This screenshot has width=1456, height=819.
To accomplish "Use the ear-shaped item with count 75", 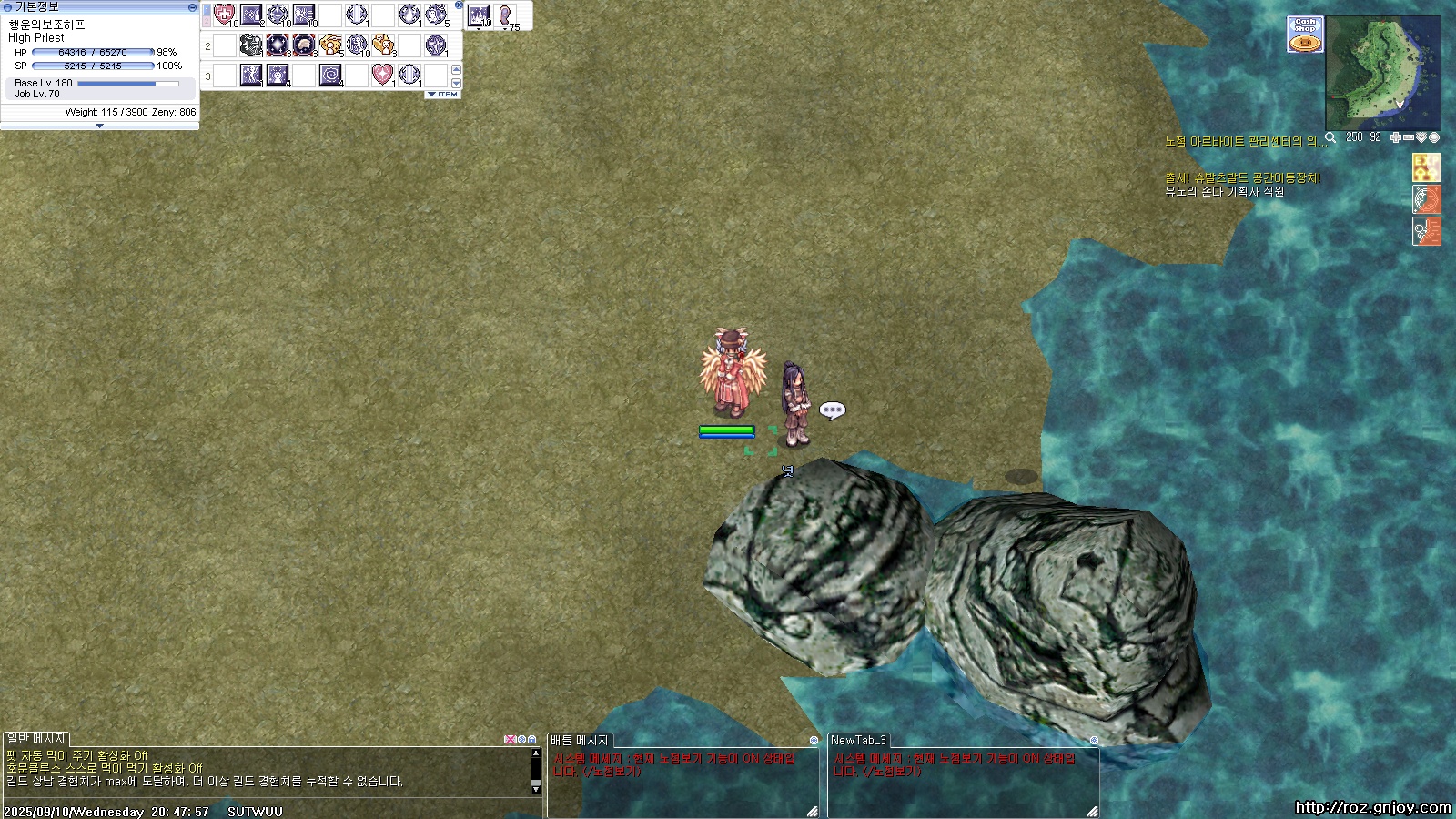I will 505,16.
